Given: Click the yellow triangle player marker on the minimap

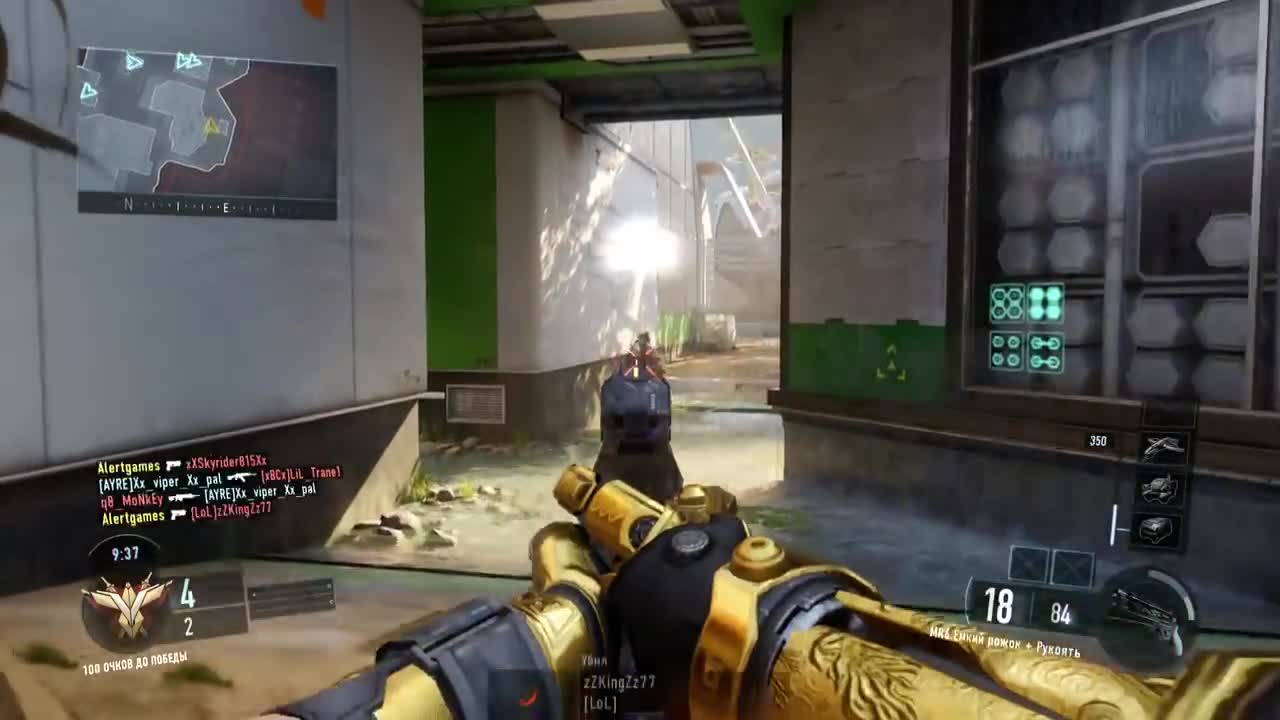Looking at the screenshot, I should coord(212,125).
